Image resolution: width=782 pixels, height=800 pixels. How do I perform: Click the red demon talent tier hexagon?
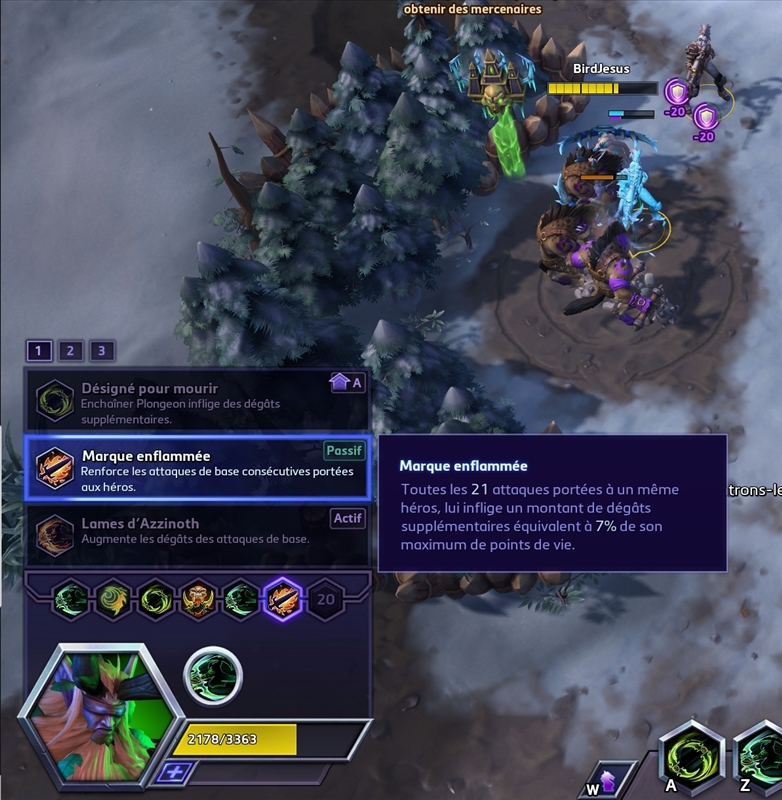tap(199, 600)
